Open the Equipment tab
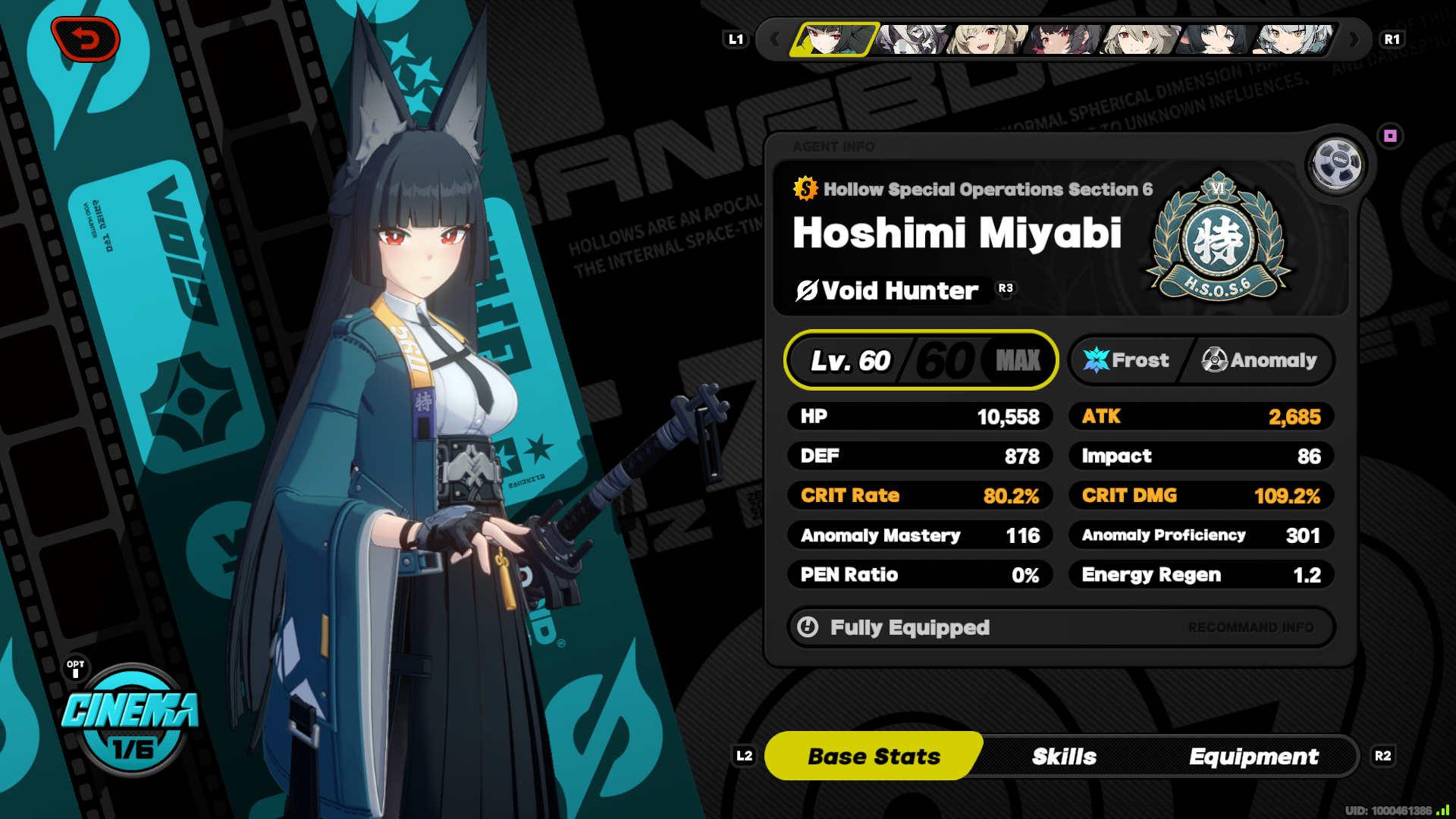Screen dimensions: 1456x819 [1255, 756]
